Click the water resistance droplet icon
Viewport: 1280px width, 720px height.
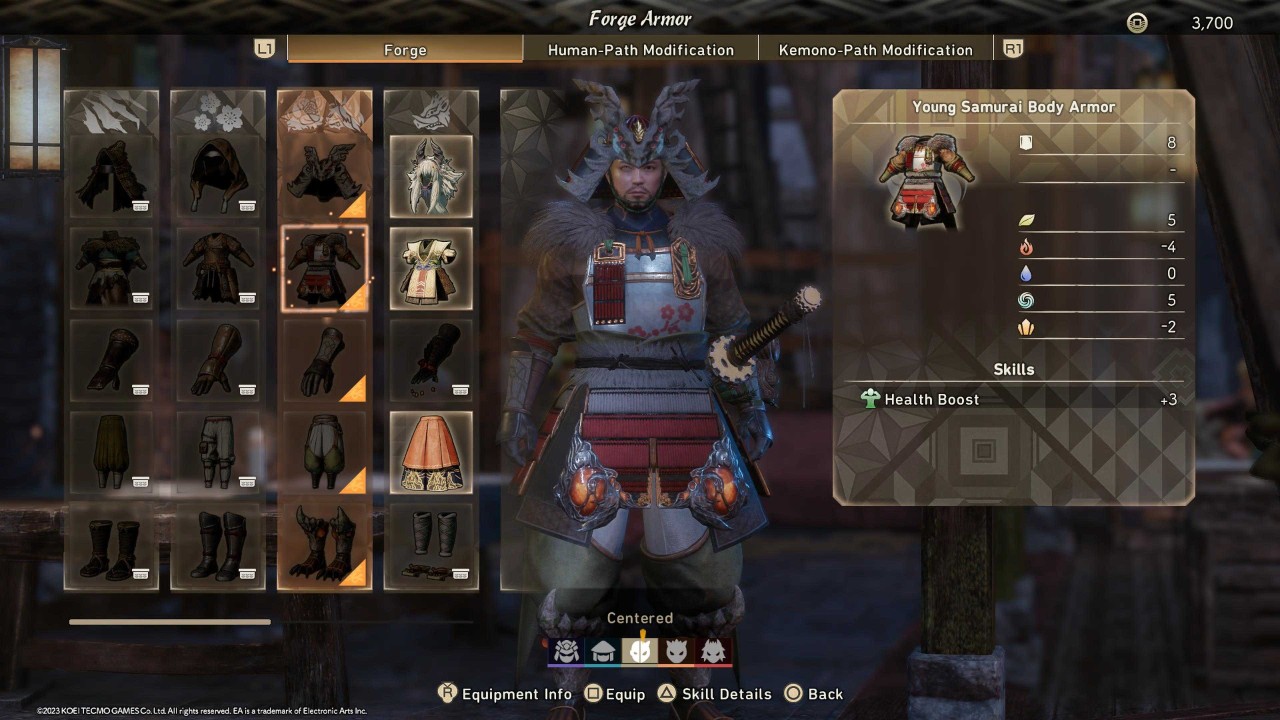[1027, 273]
